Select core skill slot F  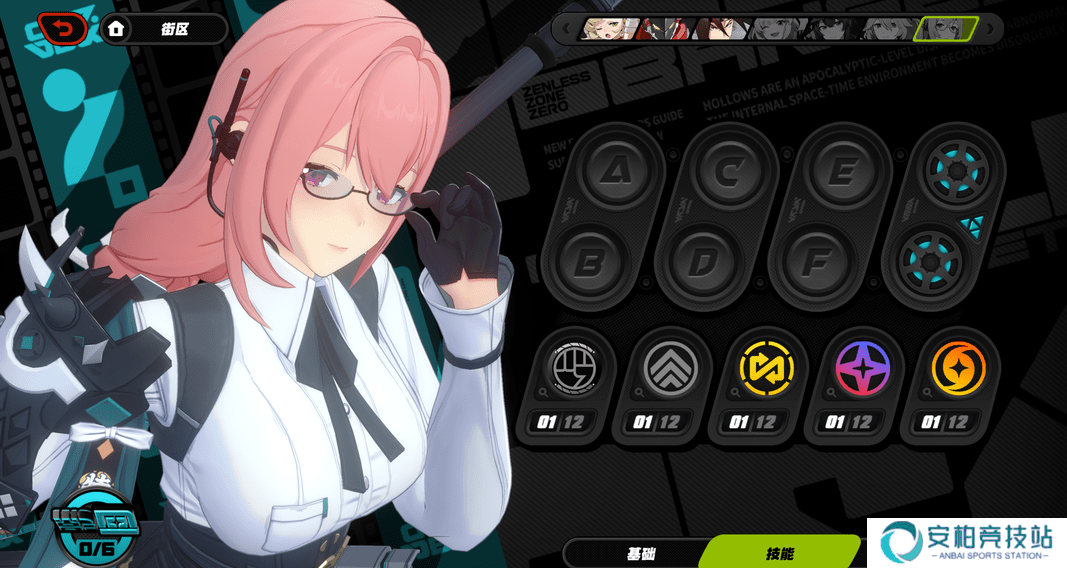816,262
